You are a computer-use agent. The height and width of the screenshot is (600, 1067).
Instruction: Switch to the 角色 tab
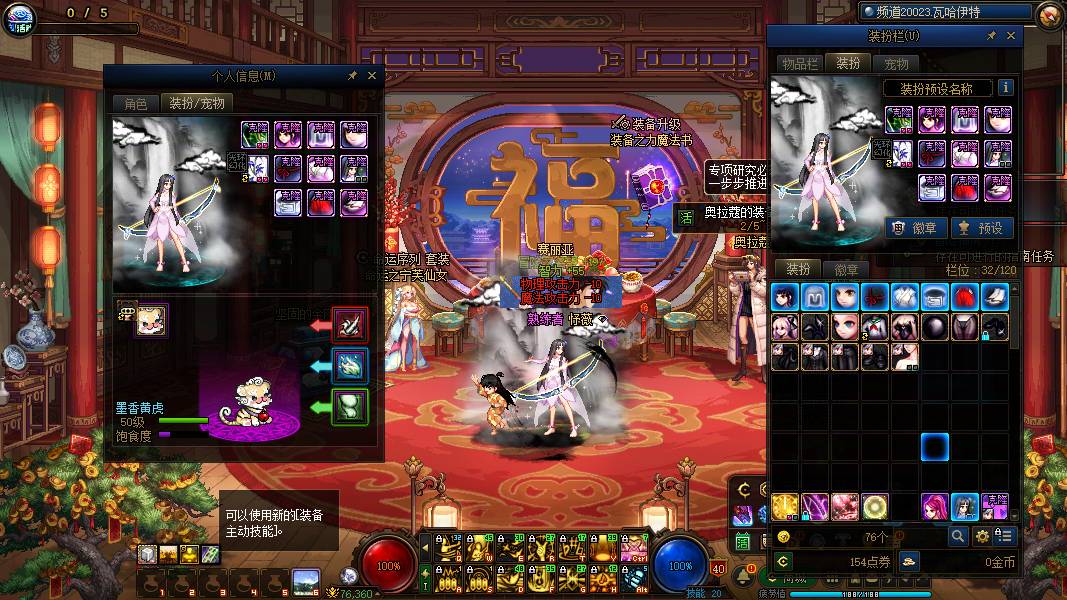point(135,103)
